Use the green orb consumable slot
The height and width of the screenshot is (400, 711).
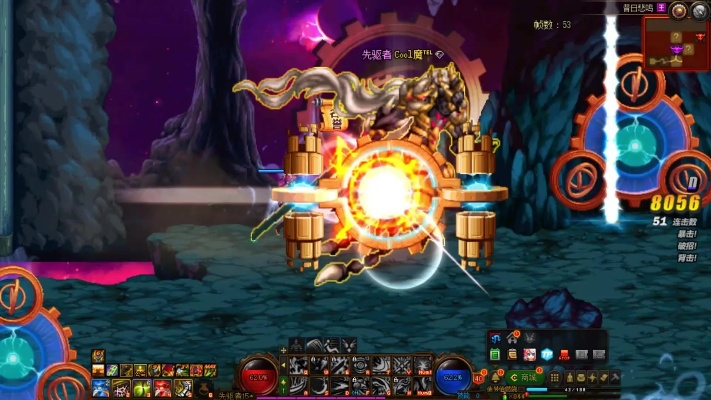[x=140, y=387]
